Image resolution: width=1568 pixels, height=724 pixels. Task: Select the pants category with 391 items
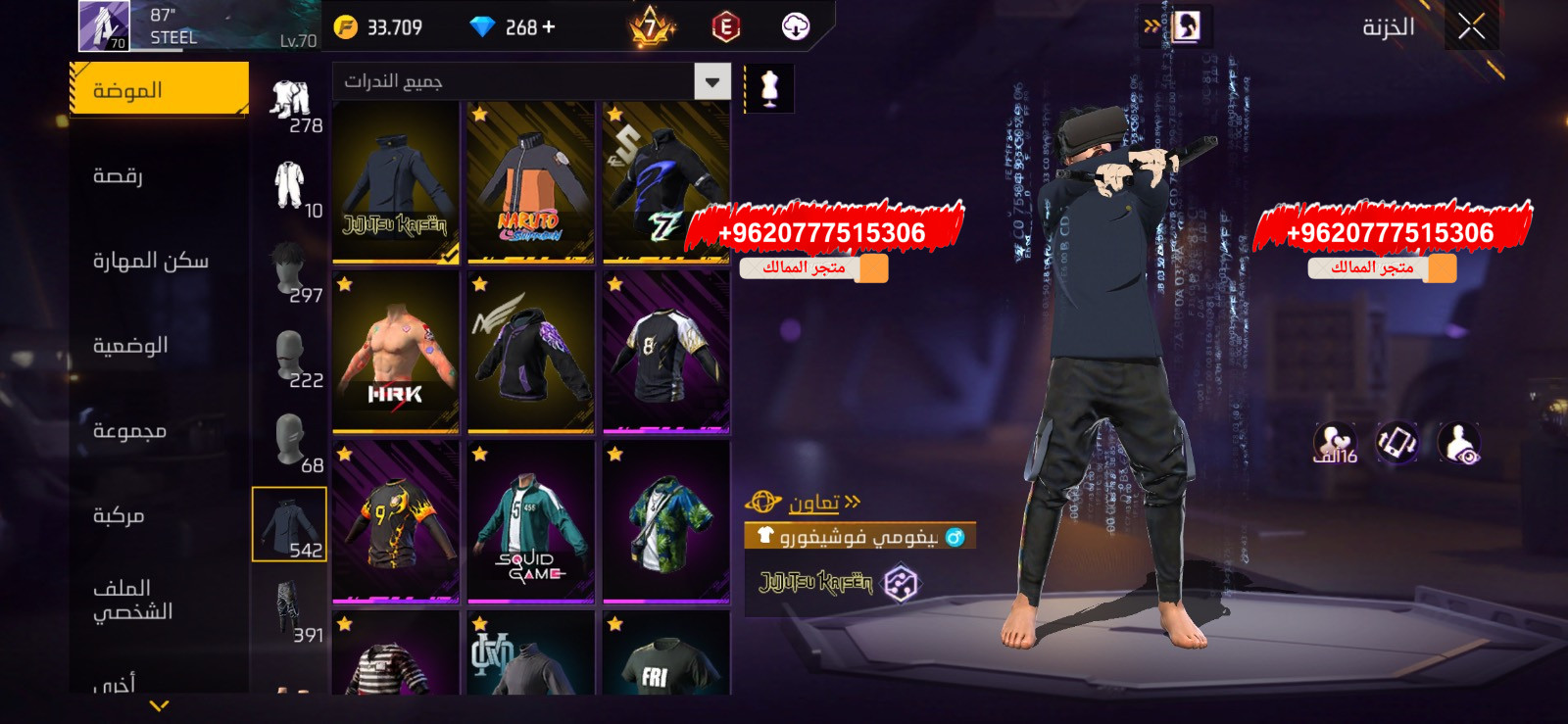pos(290,609)
